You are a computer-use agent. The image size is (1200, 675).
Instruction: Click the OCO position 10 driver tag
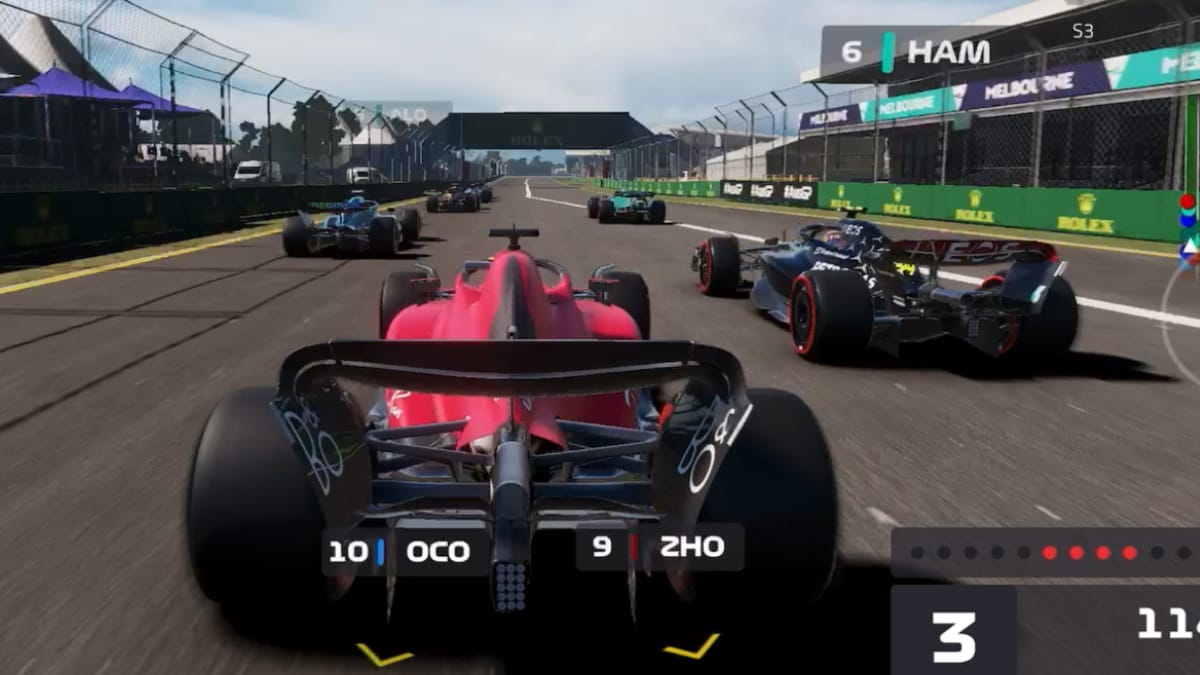[405, 551]
